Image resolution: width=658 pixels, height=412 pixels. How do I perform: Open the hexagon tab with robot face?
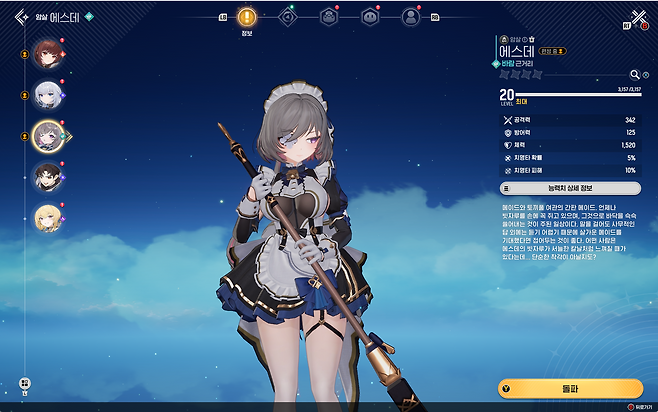pyautogui.click(x=370, y=17)
